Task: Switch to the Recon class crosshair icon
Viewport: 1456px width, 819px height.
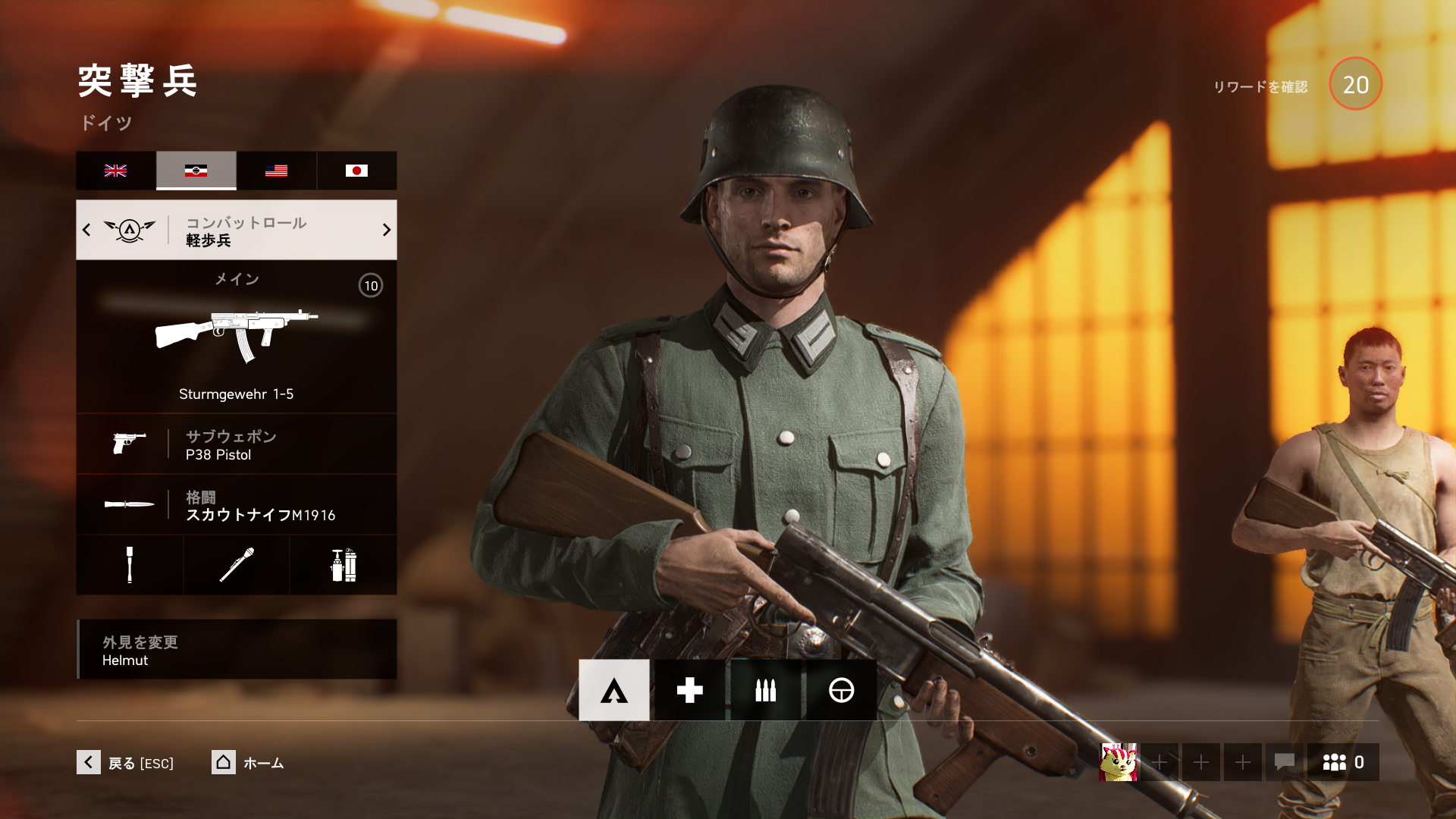Action: [841, 690]
